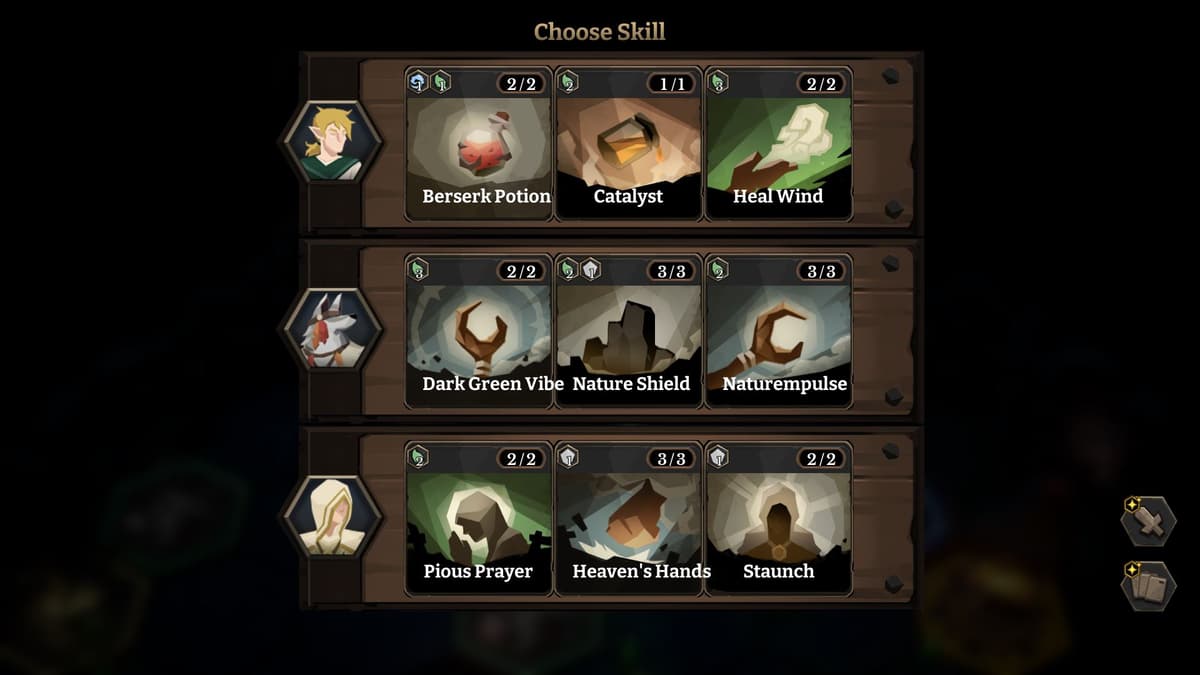Open the sparkling card deck icon button
Image resolution: width=1200 pixels, height=675 pixels.
1148,586
